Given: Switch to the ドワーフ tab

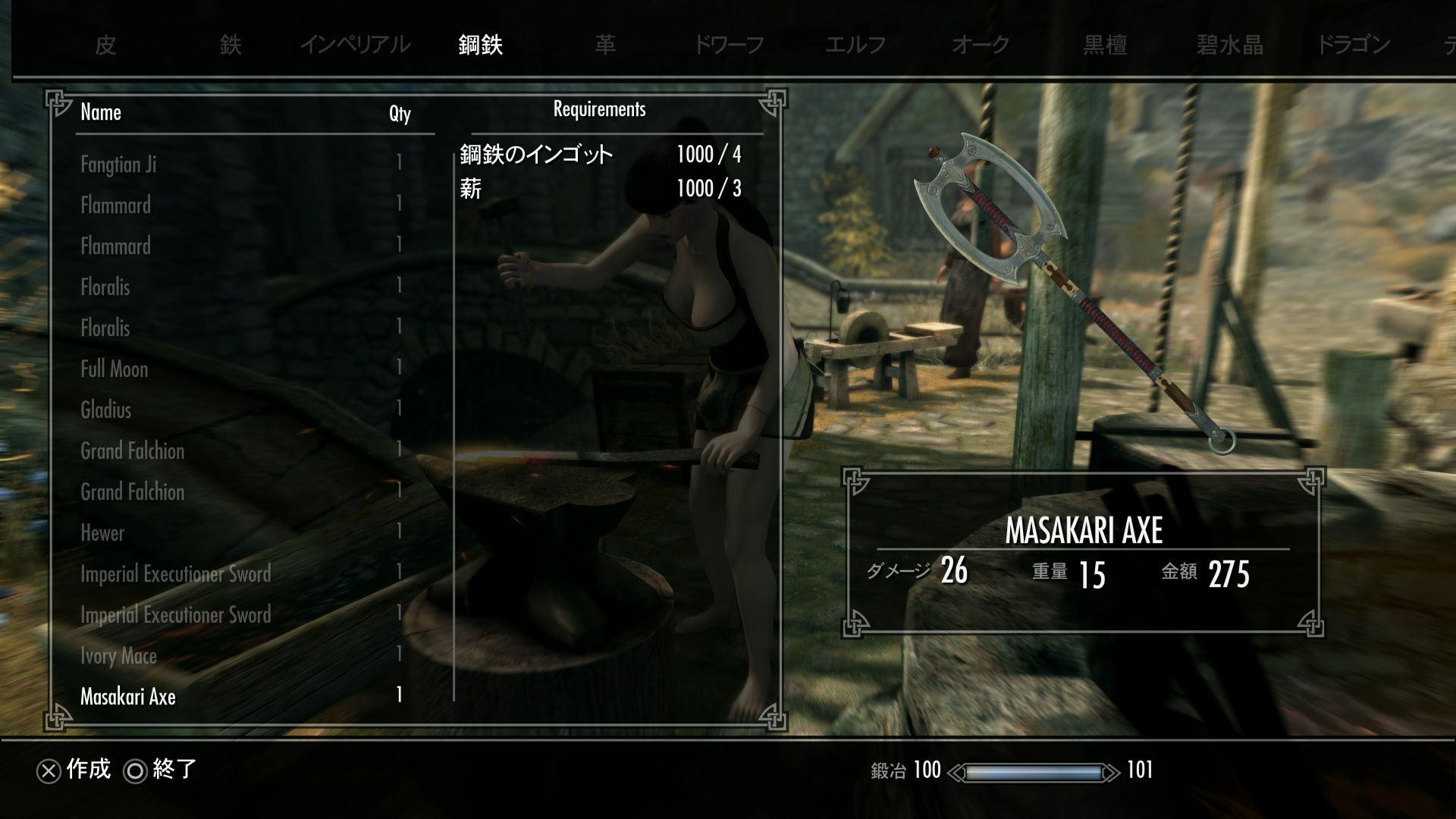Looking at the screenshot, I should tap(730, 45).
